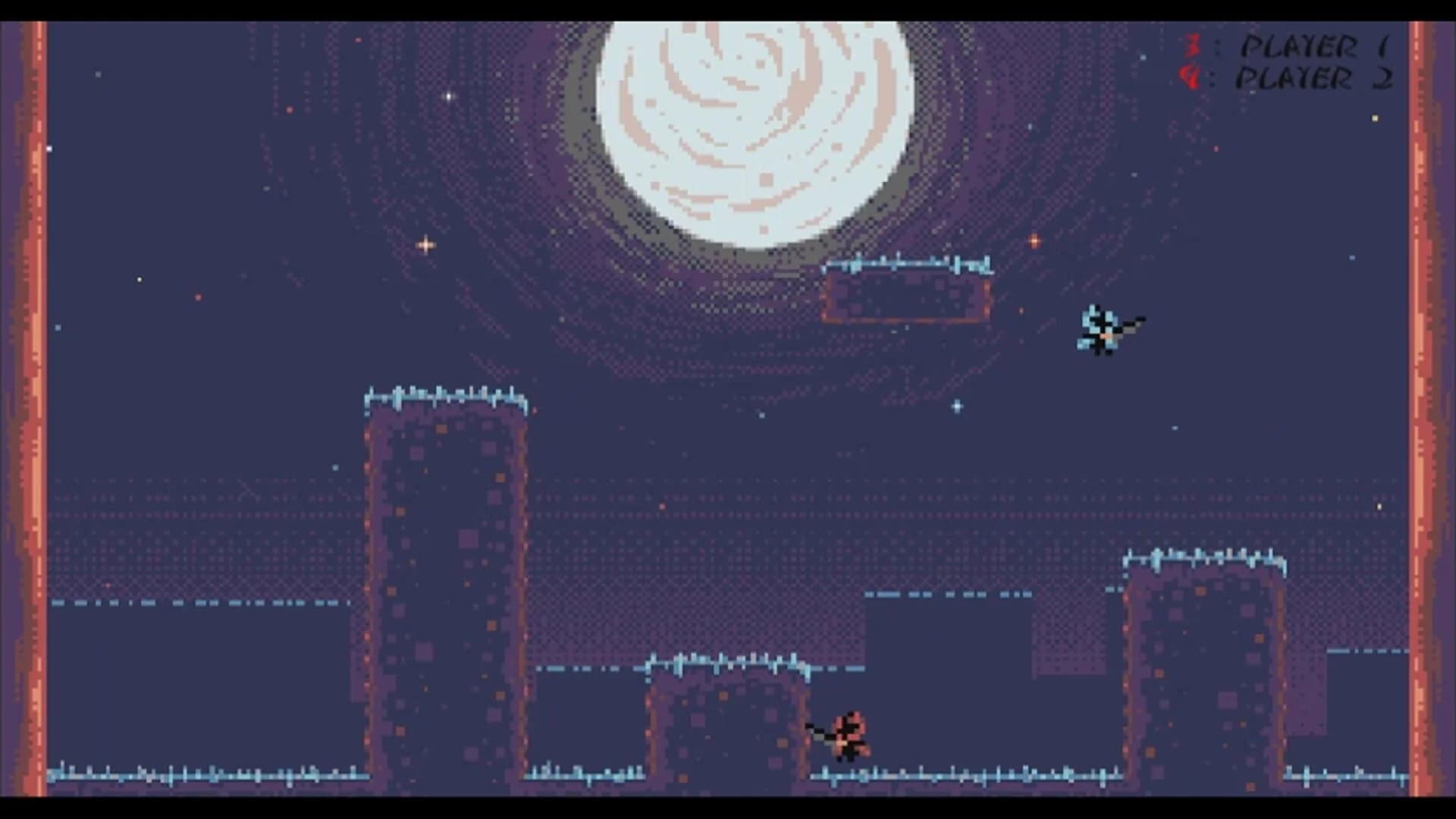Image resolution: width=1456 pixels, height=819 pixels.
Task: Select the red ninja on the lower platform
Action: [849, 732]
